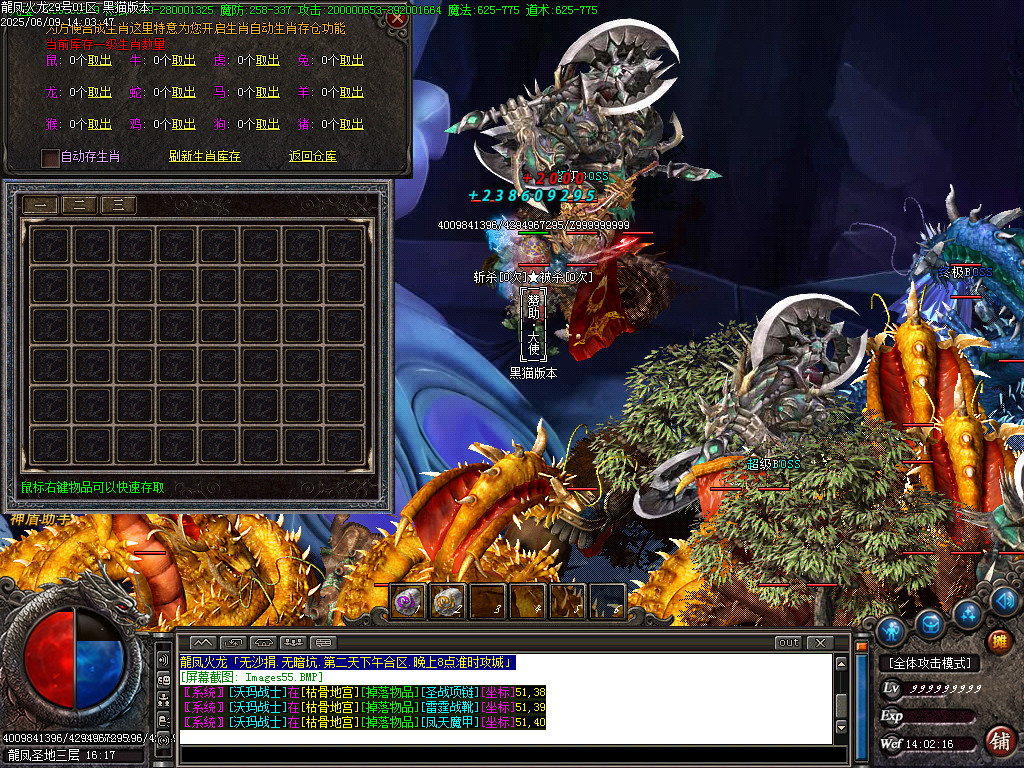
Task: Take out the Pig (猪) zodiac
Action: click(351, 125)
